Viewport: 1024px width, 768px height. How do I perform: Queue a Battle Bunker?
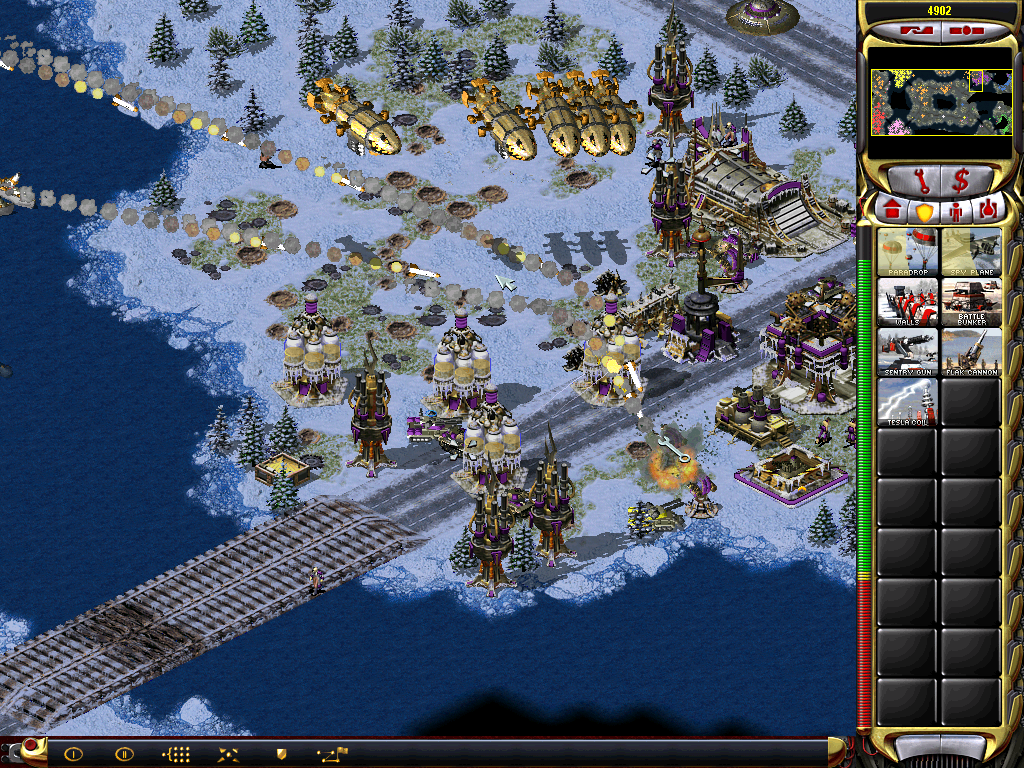click(x=971, y=302)
